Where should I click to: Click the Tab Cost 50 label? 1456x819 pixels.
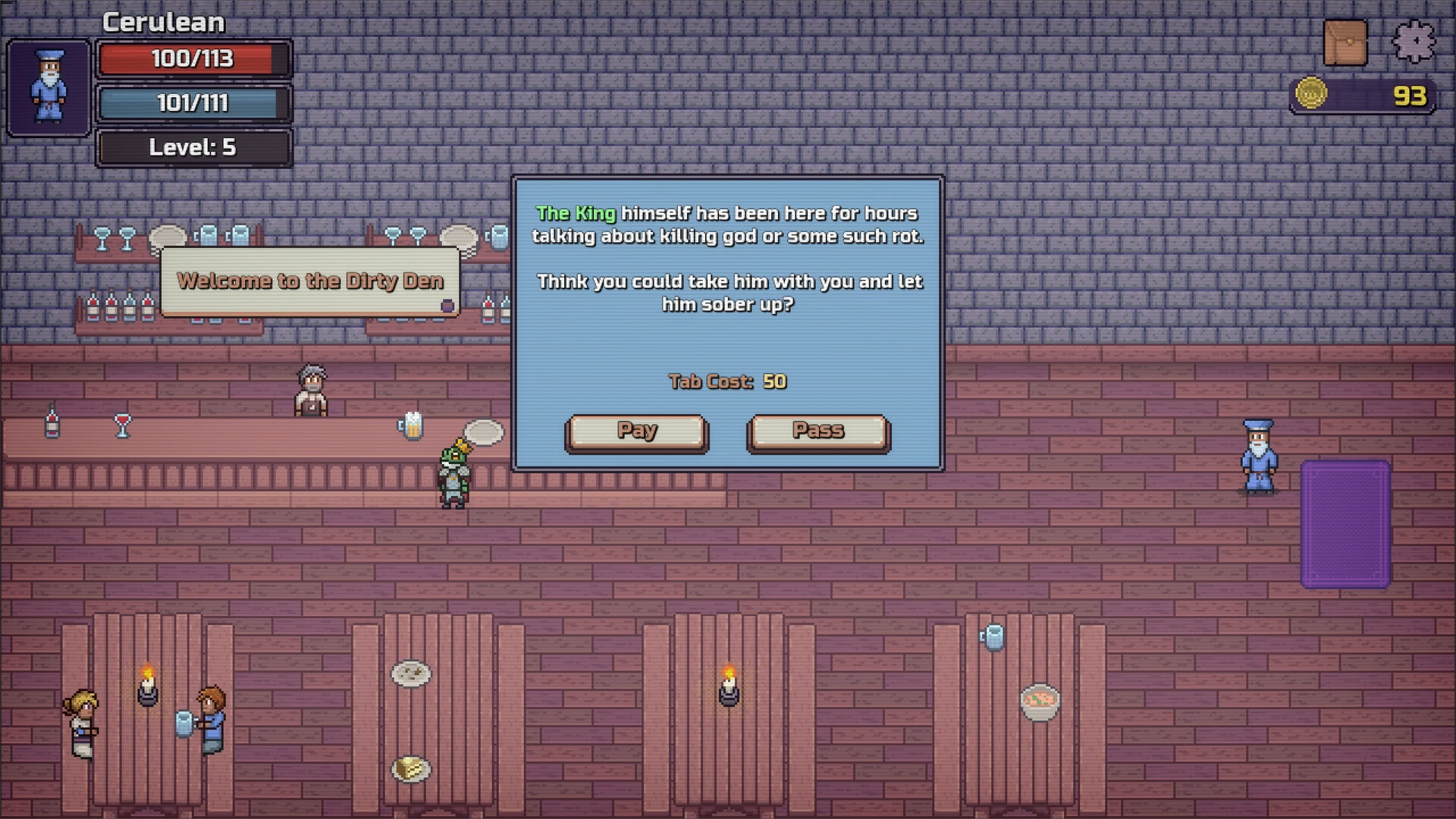click(x=727, y=381)
